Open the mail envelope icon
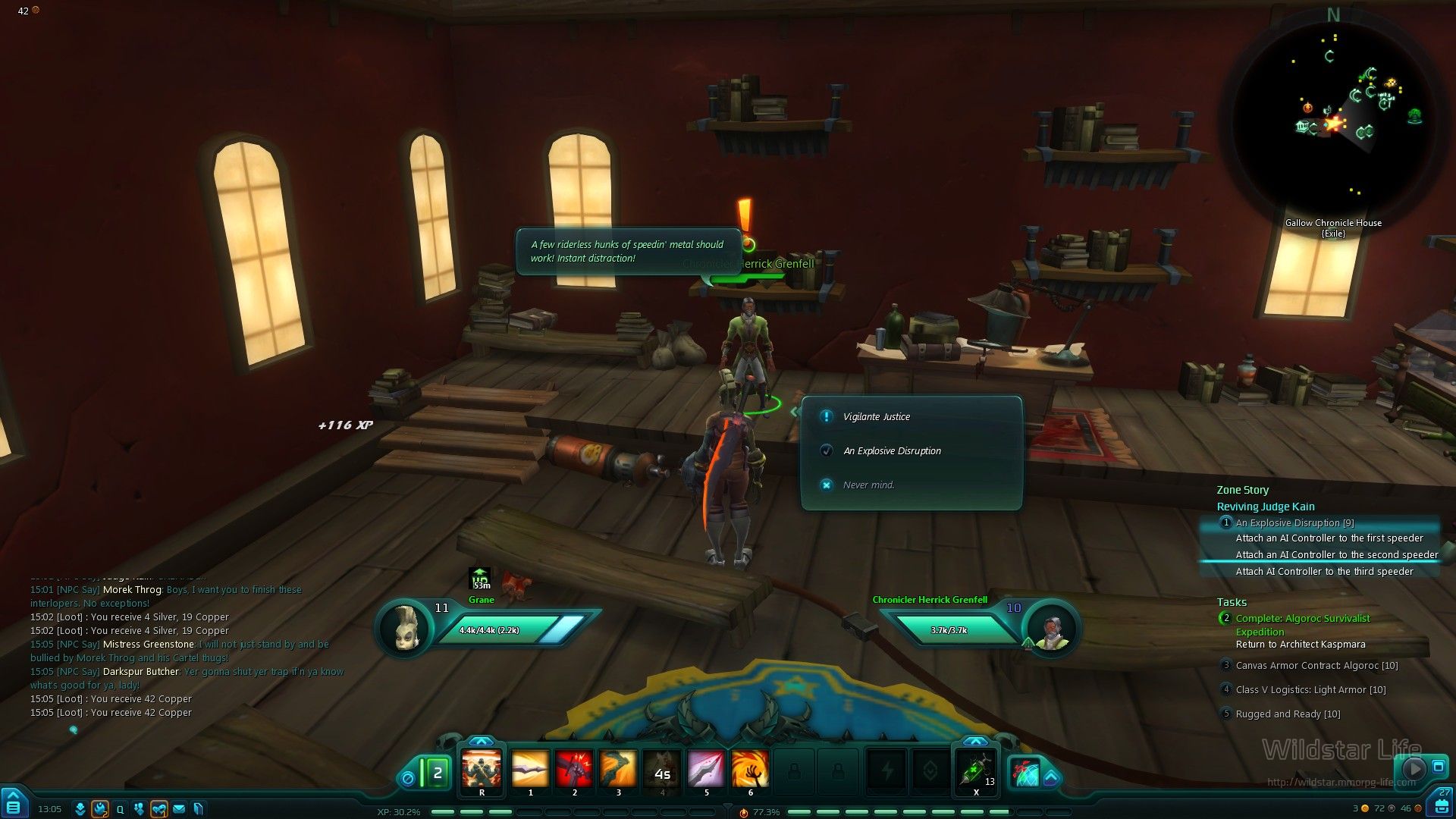 coord(179,809)
